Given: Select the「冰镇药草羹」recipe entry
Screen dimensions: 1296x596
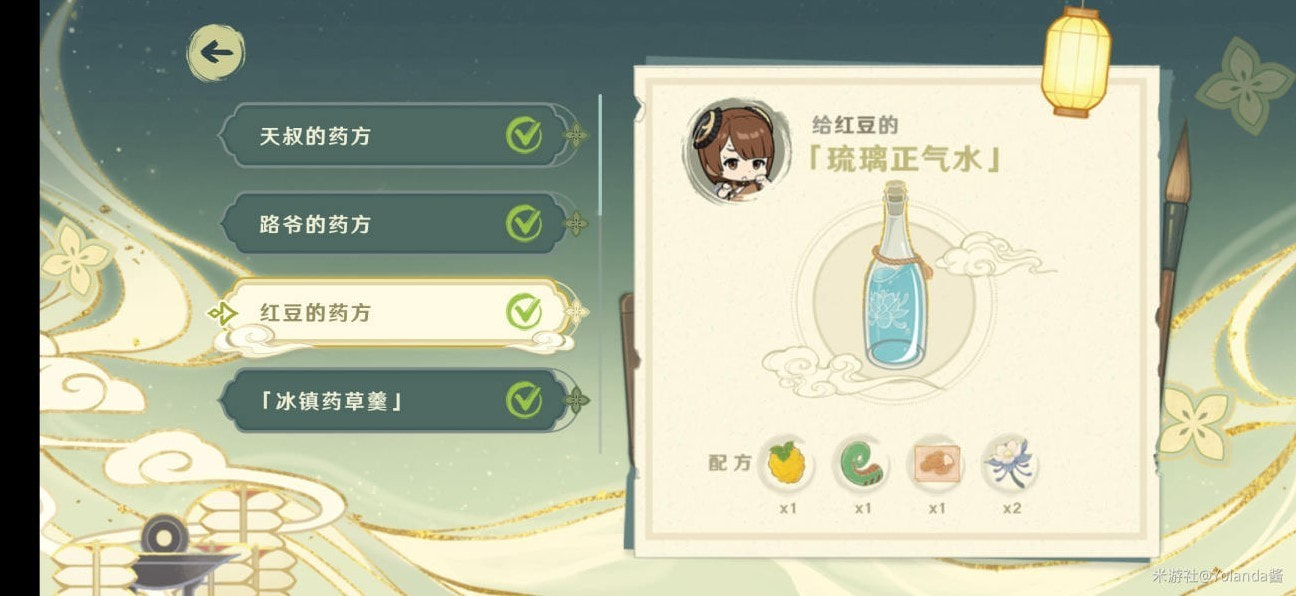Looking at the screenshot, I should pos(392,400).
